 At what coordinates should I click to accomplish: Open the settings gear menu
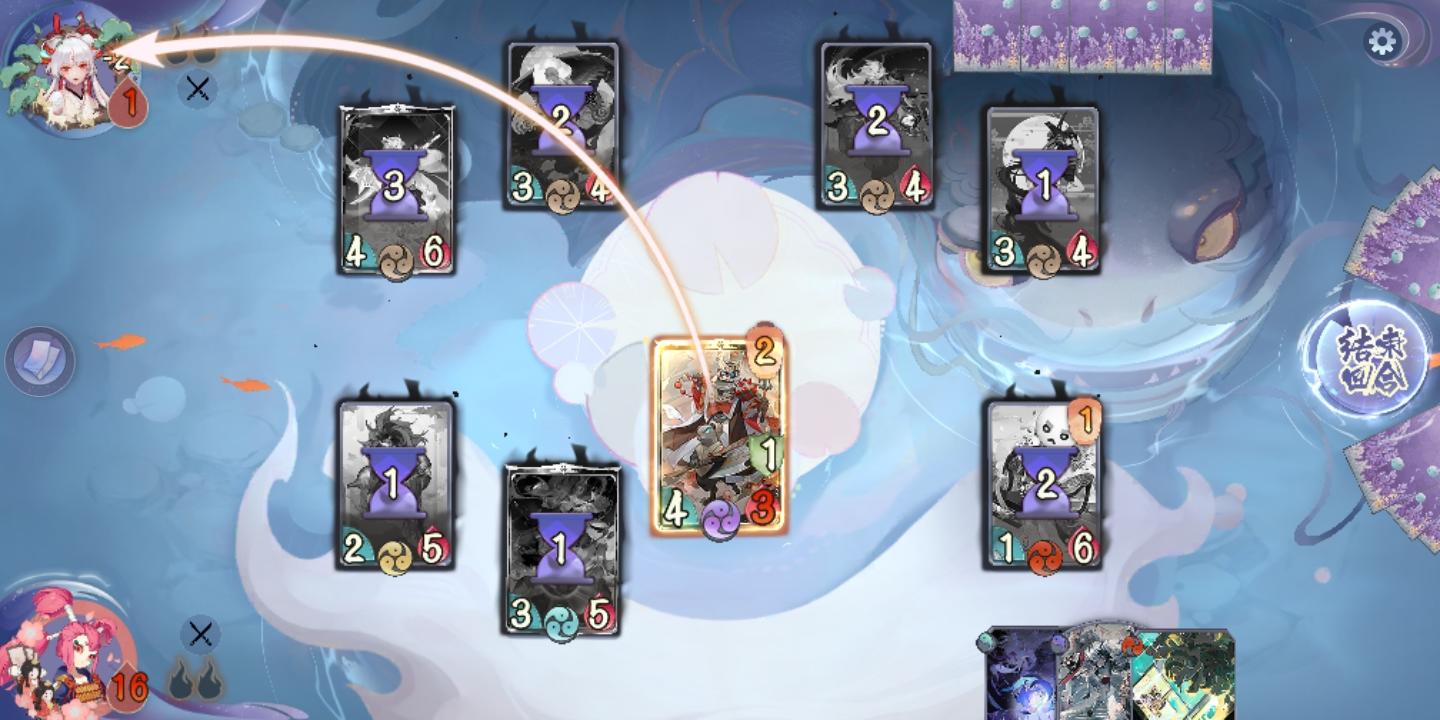coord(1384,42)
